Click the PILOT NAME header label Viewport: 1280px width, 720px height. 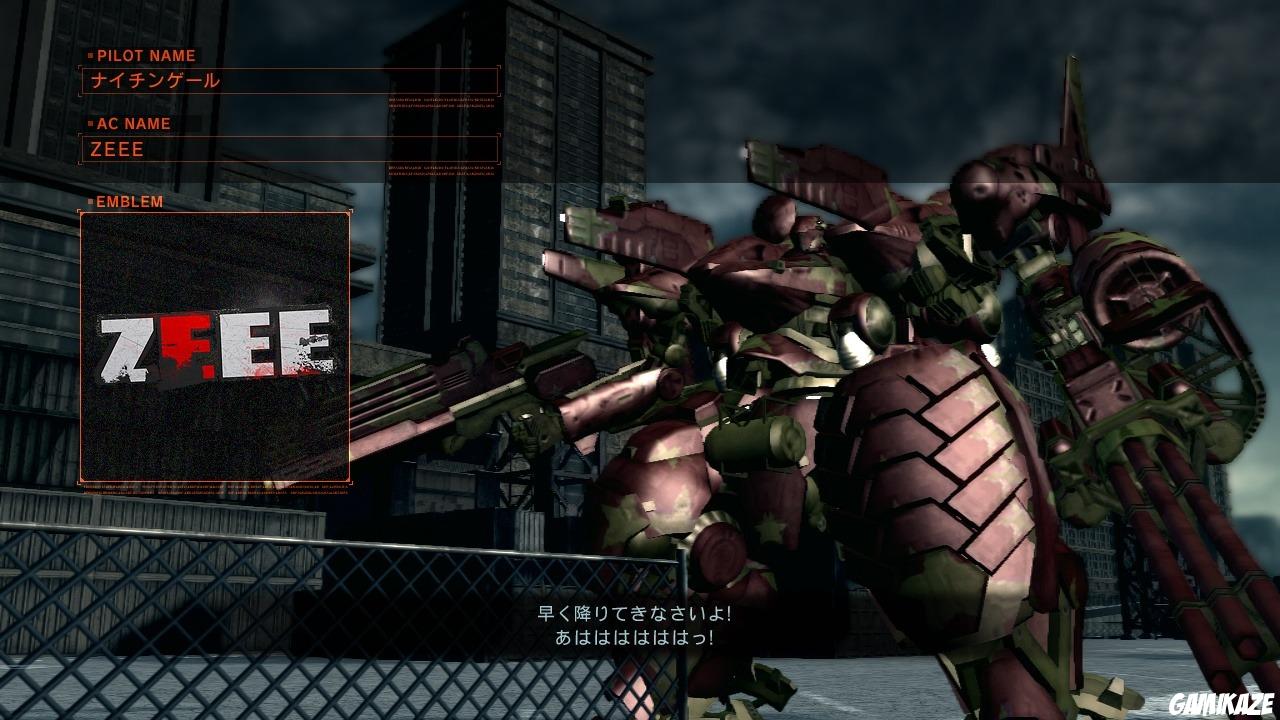tap(146, 57)
